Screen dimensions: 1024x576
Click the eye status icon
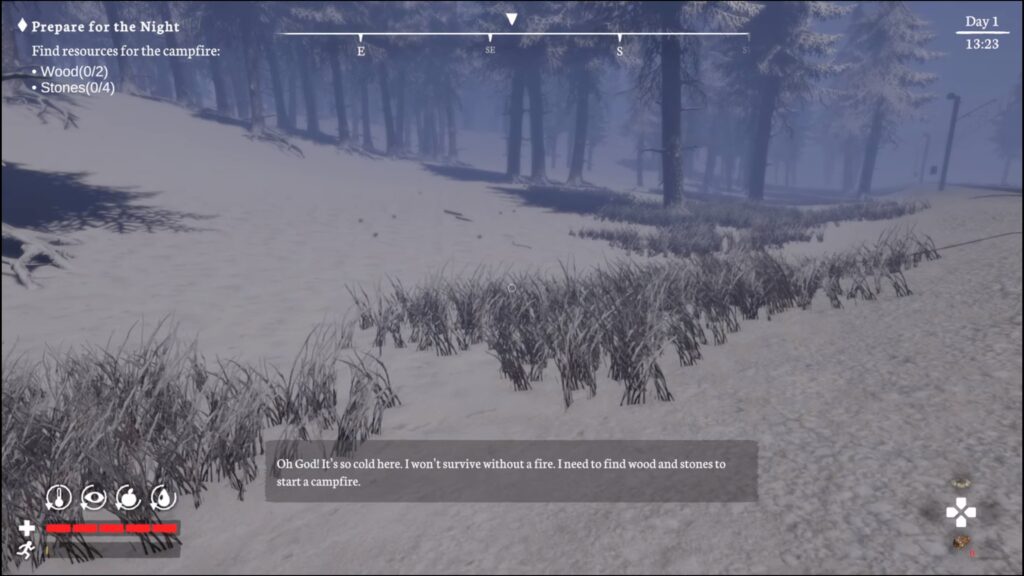(93, 496)
